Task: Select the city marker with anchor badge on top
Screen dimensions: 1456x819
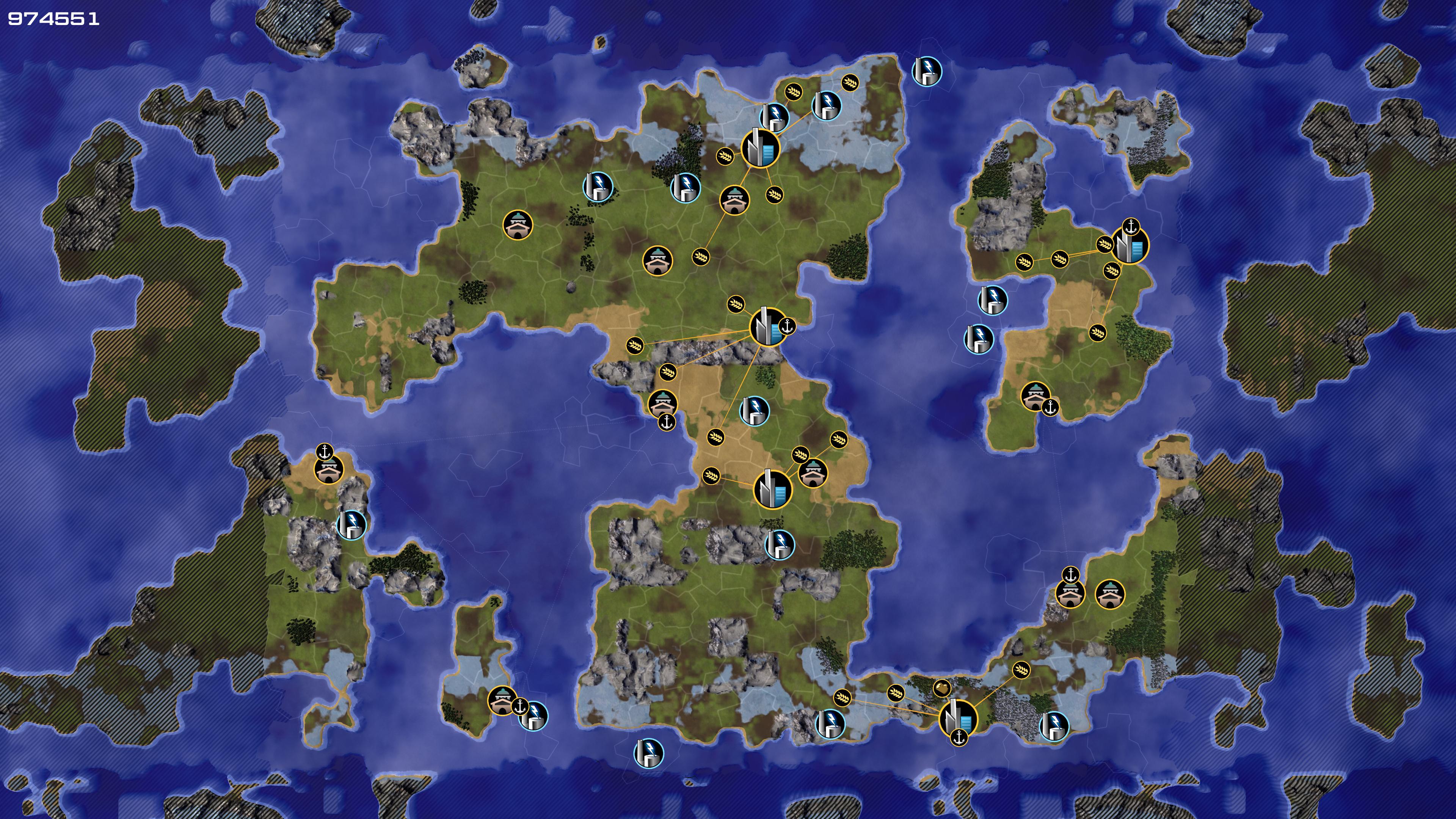Action: click(x=1130, y=246)
